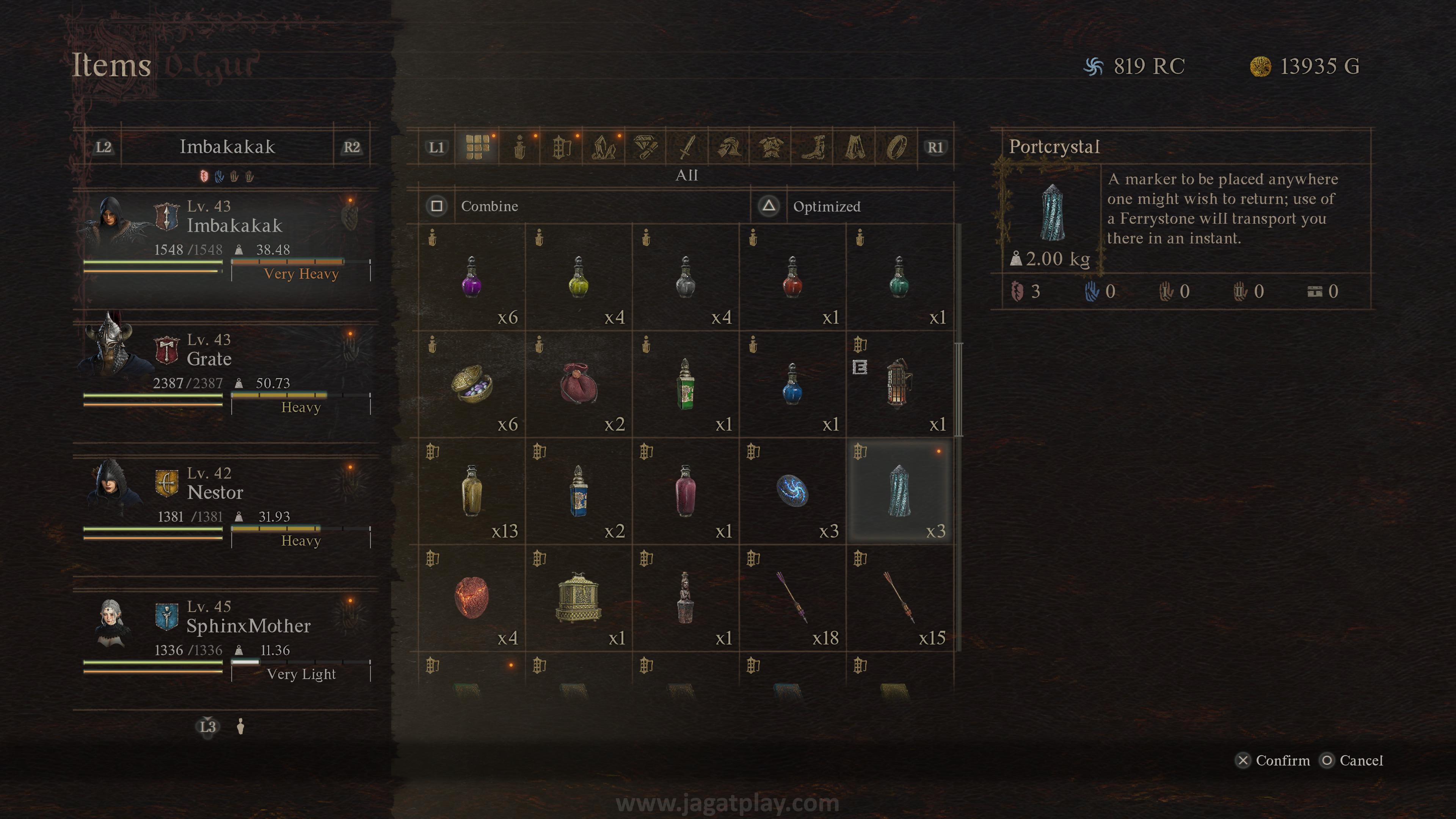
Task: Open the boots leg armor tab
Action: coord(812,147)
